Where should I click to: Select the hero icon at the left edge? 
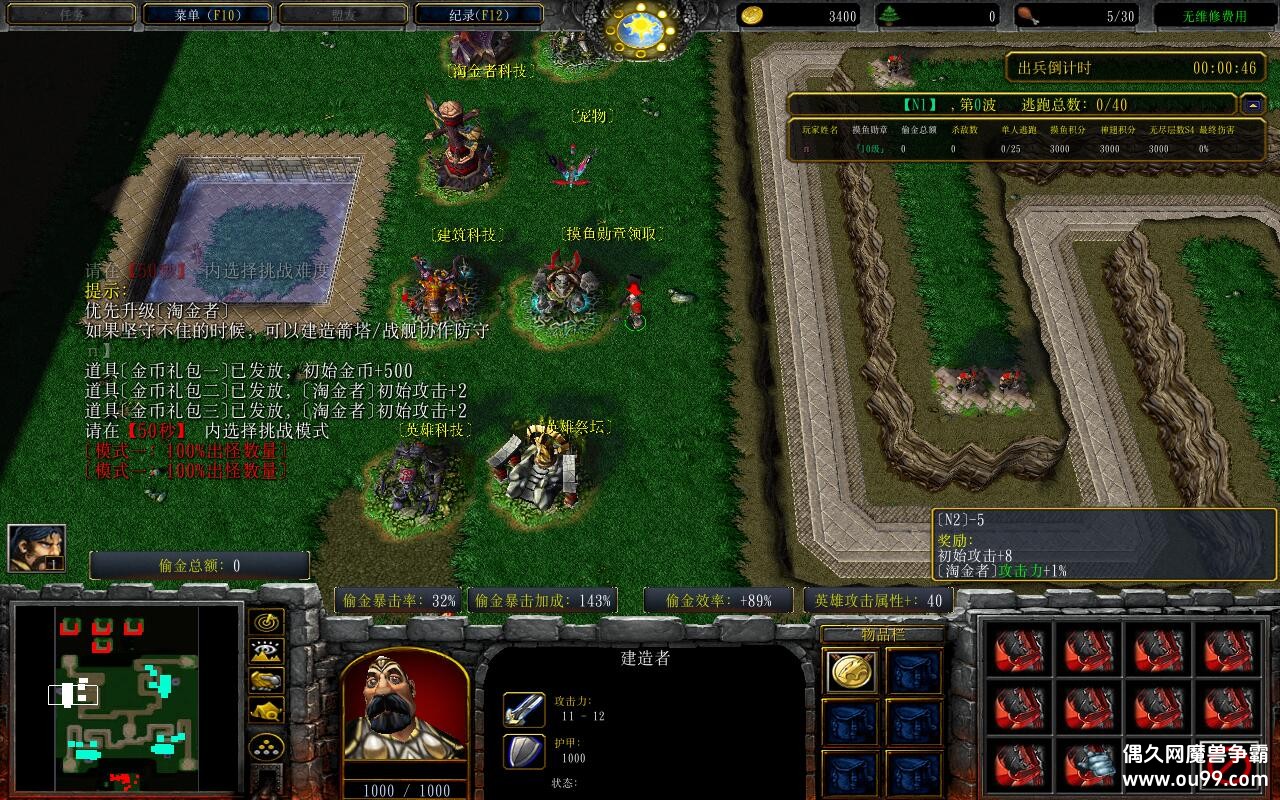[x=37, y=548]
